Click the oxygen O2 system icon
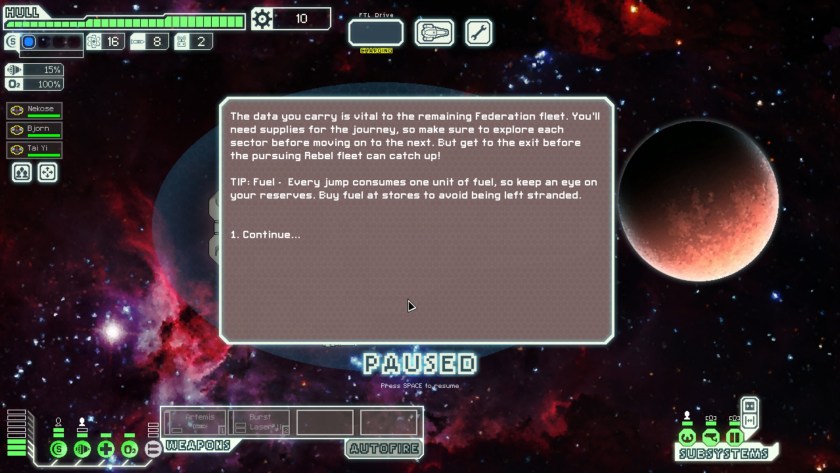 pyautogui.click(x=129, y=450)
